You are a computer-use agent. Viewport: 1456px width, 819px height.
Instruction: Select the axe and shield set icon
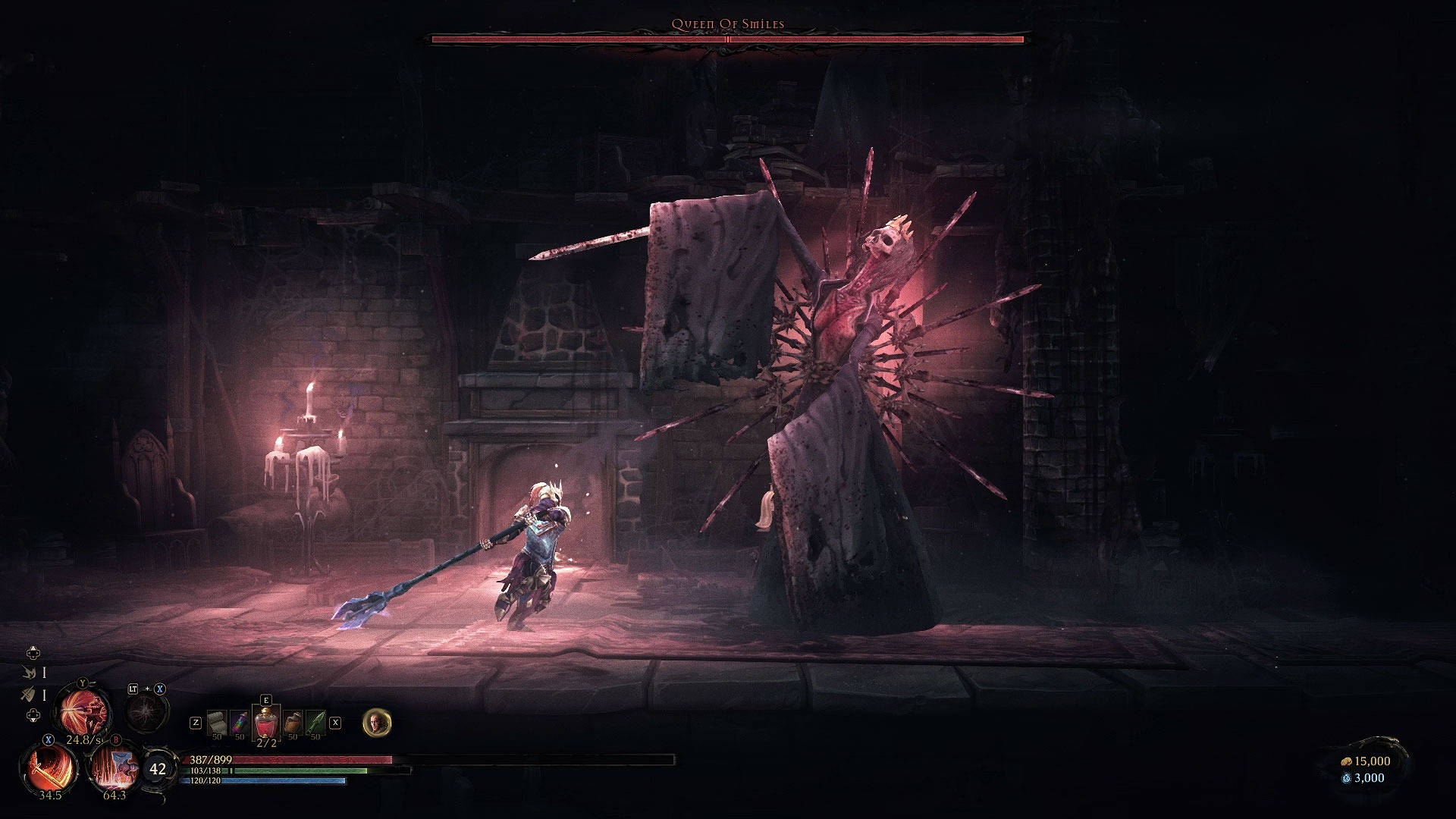pos(30,694)
